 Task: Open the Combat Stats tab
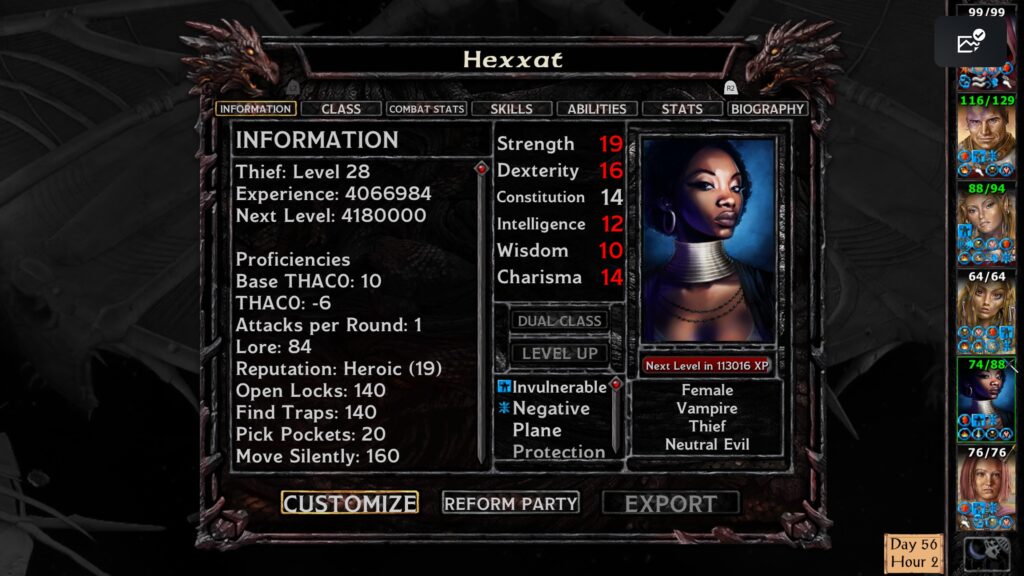427,109
